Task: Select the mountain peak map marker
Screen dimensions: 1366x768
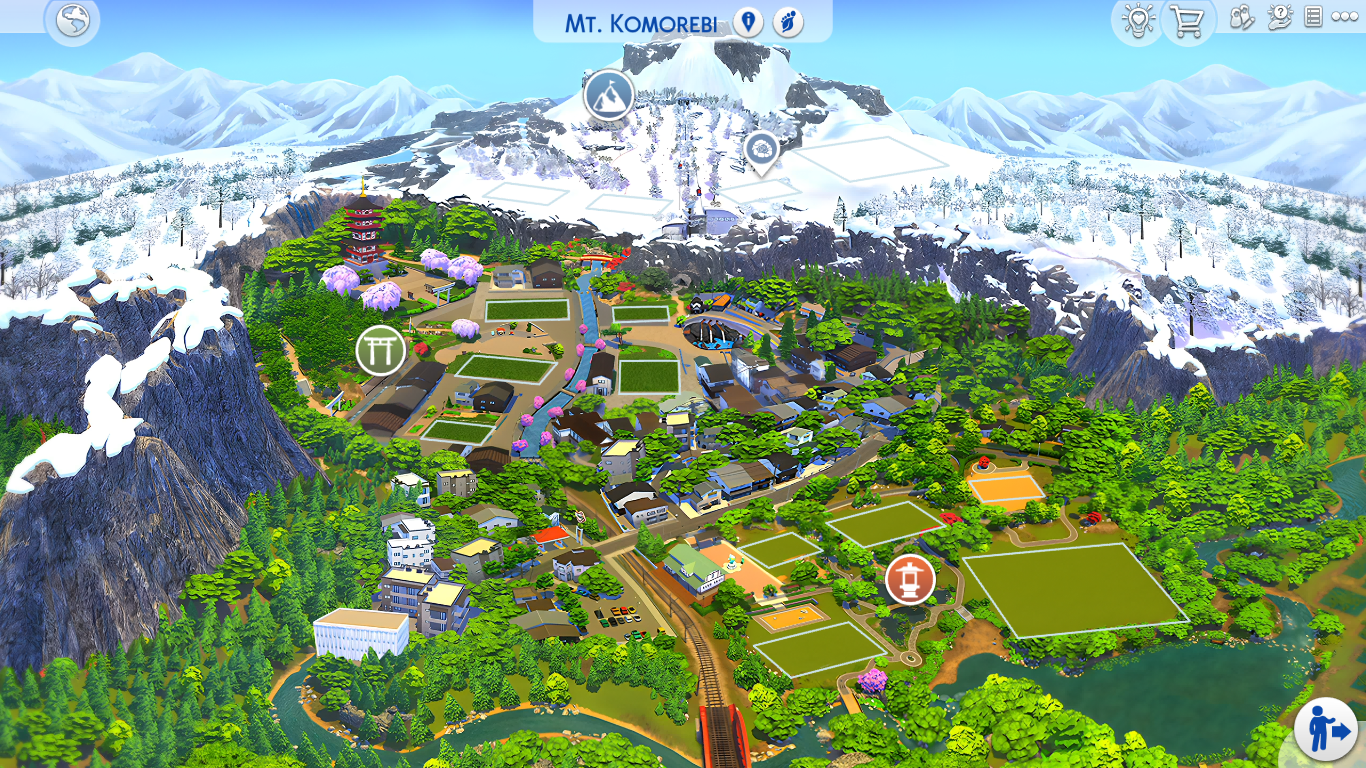Action: 609,95
